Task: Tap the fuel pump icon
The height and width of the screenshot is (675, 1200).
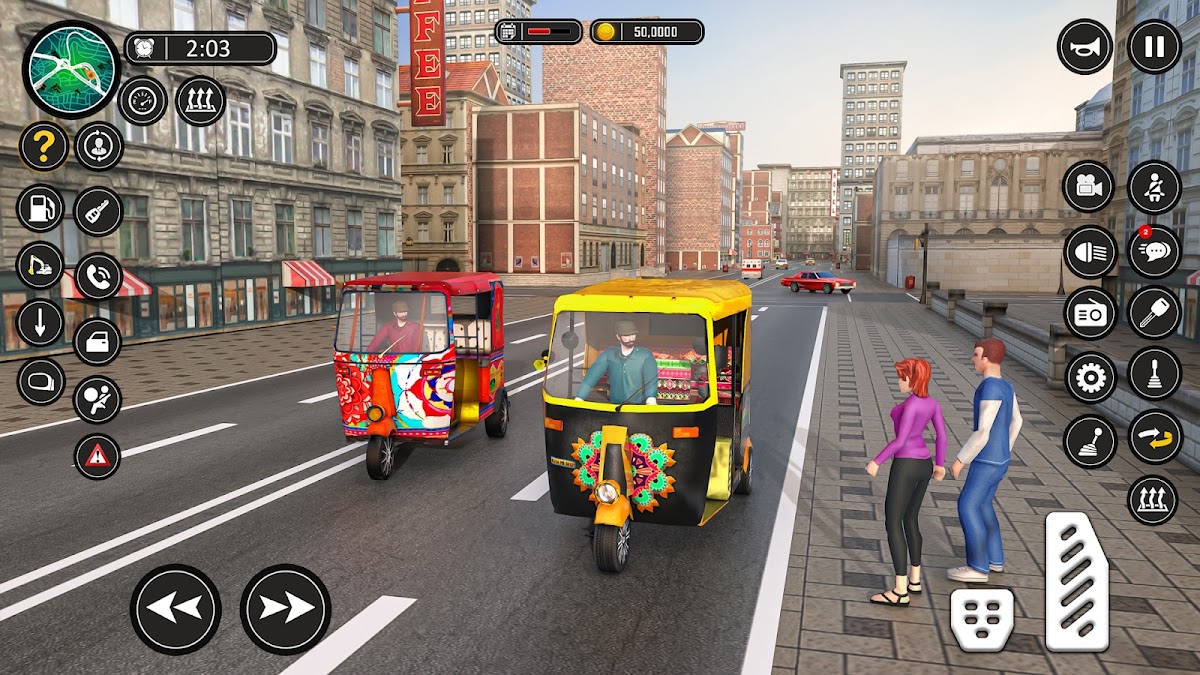Action: click(41, 208)
